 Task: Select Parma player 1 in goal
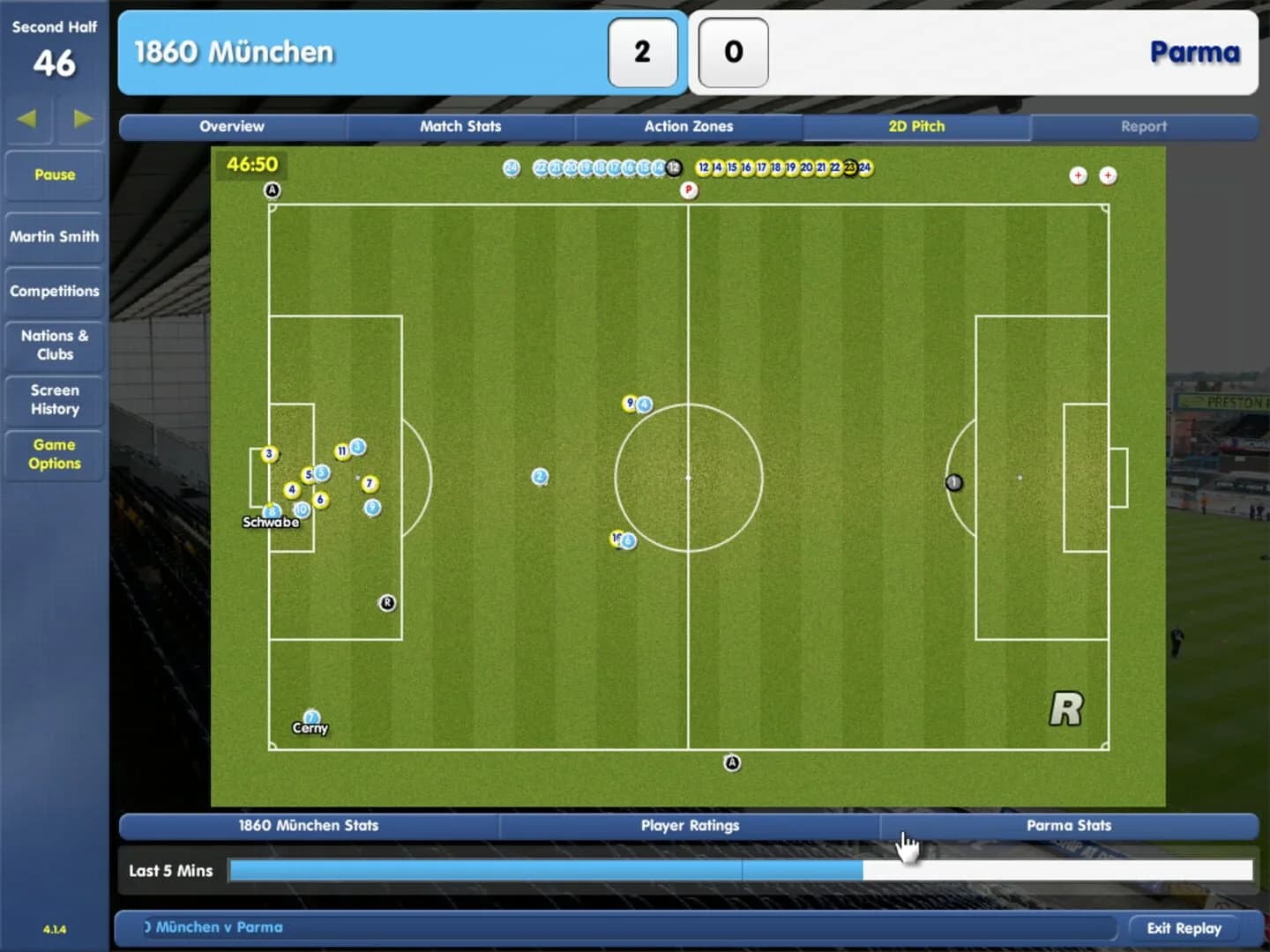(x=952, y=482)
